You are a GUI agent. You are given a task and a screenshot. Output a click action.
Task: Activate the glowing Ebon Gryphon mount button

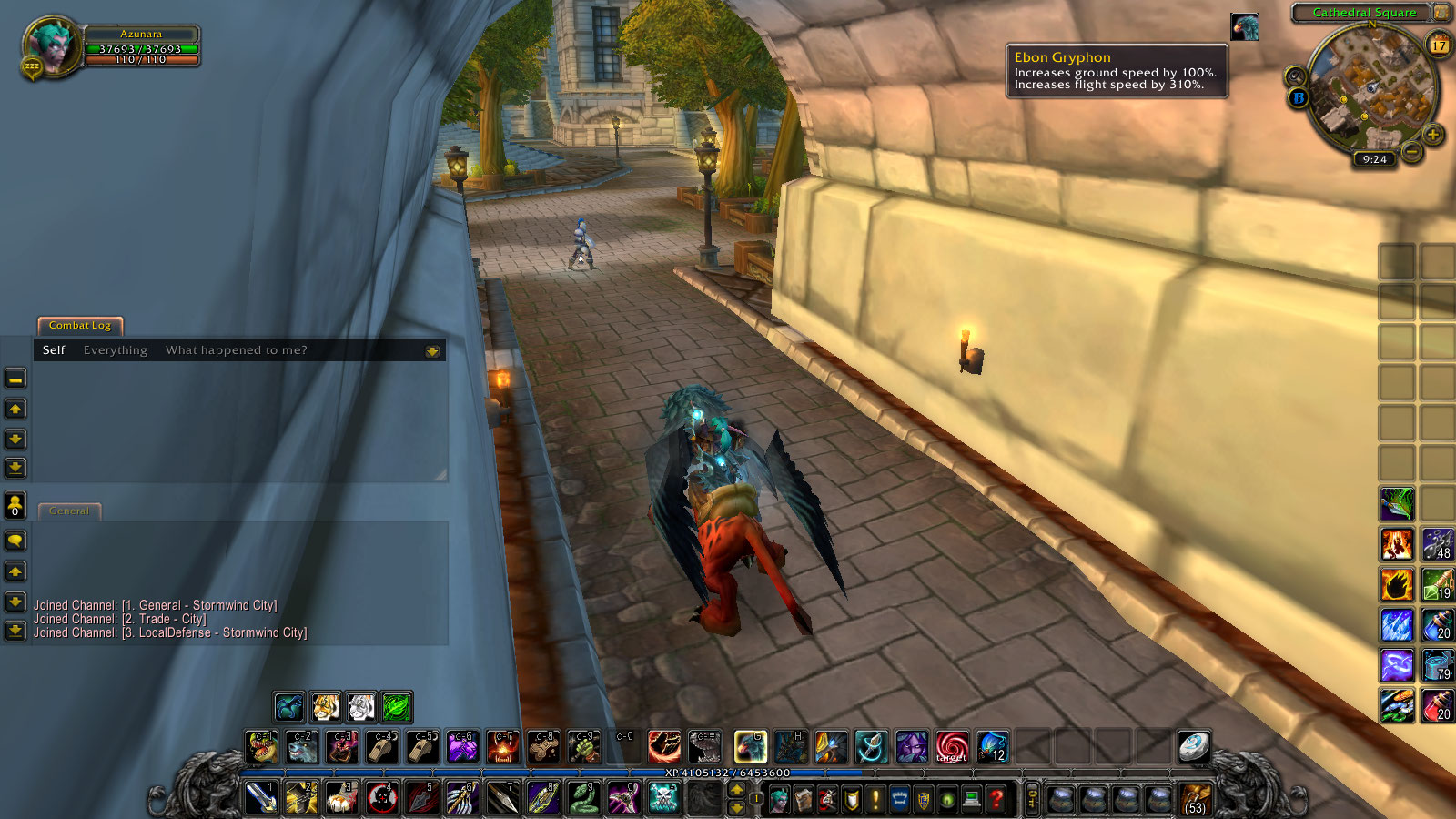coord(750,747)
